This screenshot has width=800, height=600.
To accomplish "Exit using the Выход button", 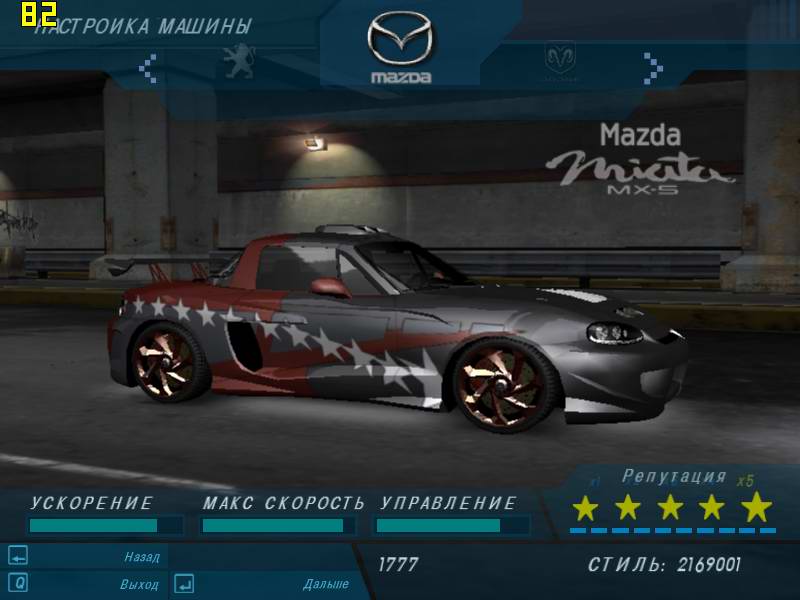I will (139, 583).
